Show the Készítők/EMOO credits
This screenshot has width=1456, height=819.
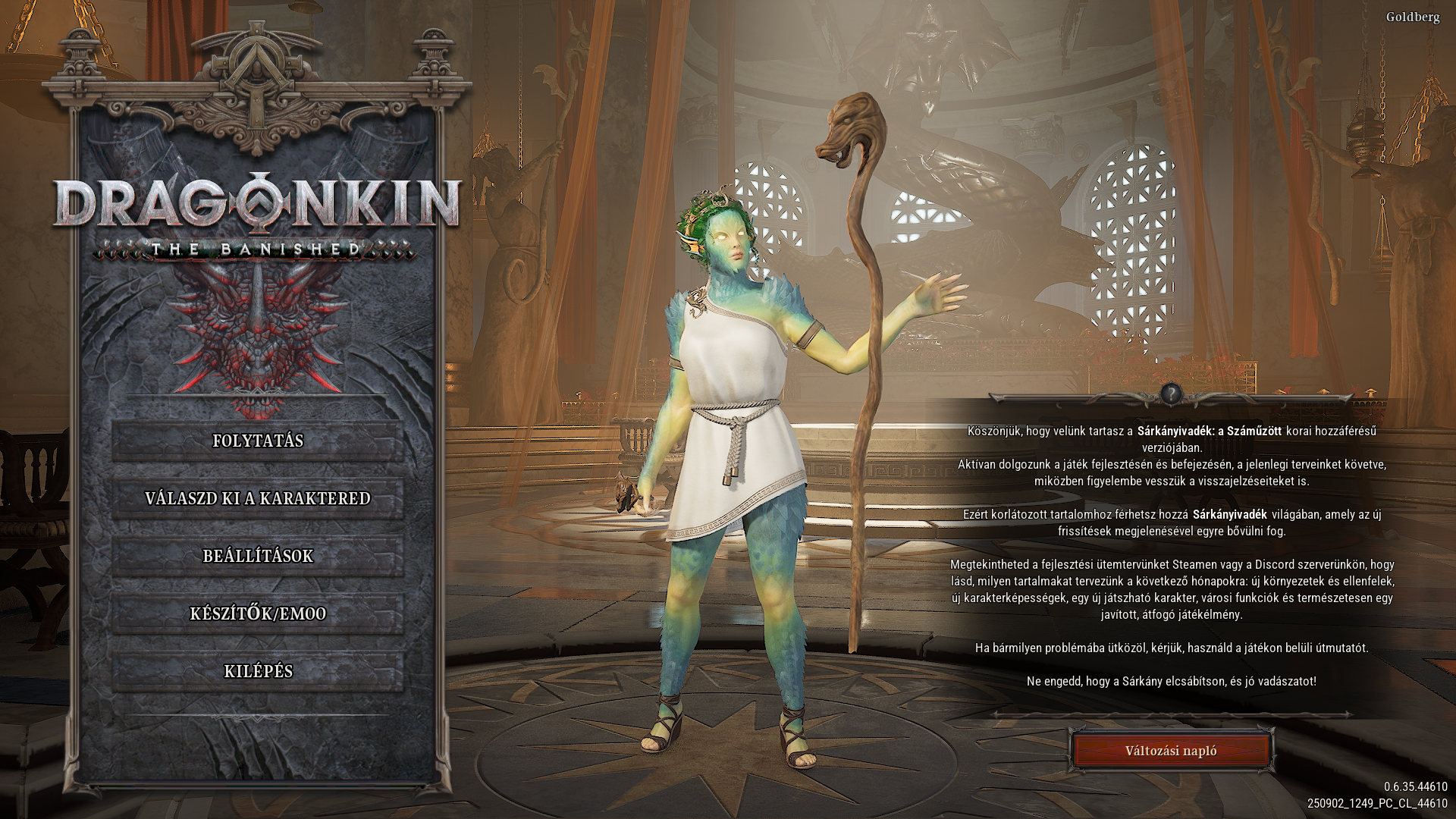[x=258, y=614]
